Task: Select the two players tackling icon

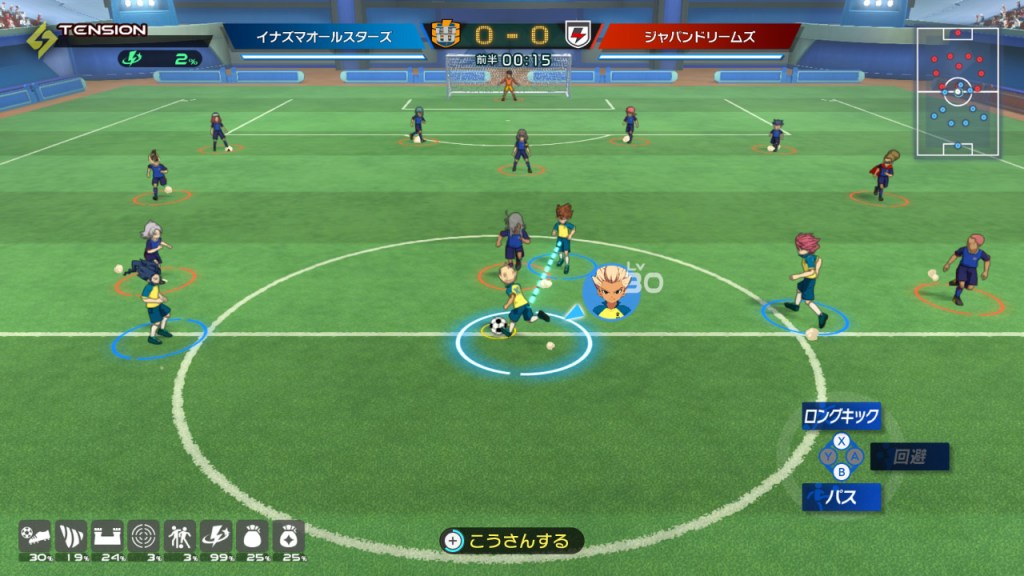Action: click(x=180, y=535)
